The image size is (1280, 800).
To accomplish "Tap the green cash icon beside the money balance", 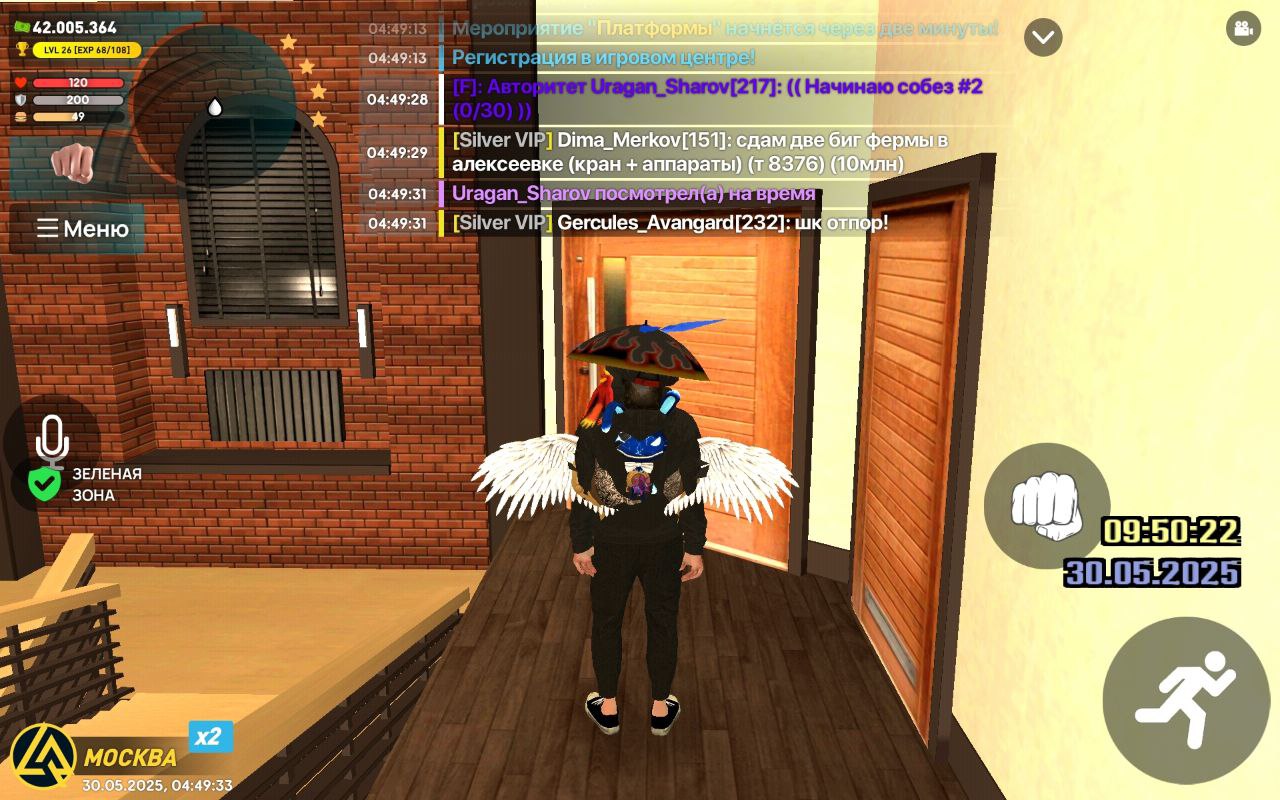I will point(22,27).
